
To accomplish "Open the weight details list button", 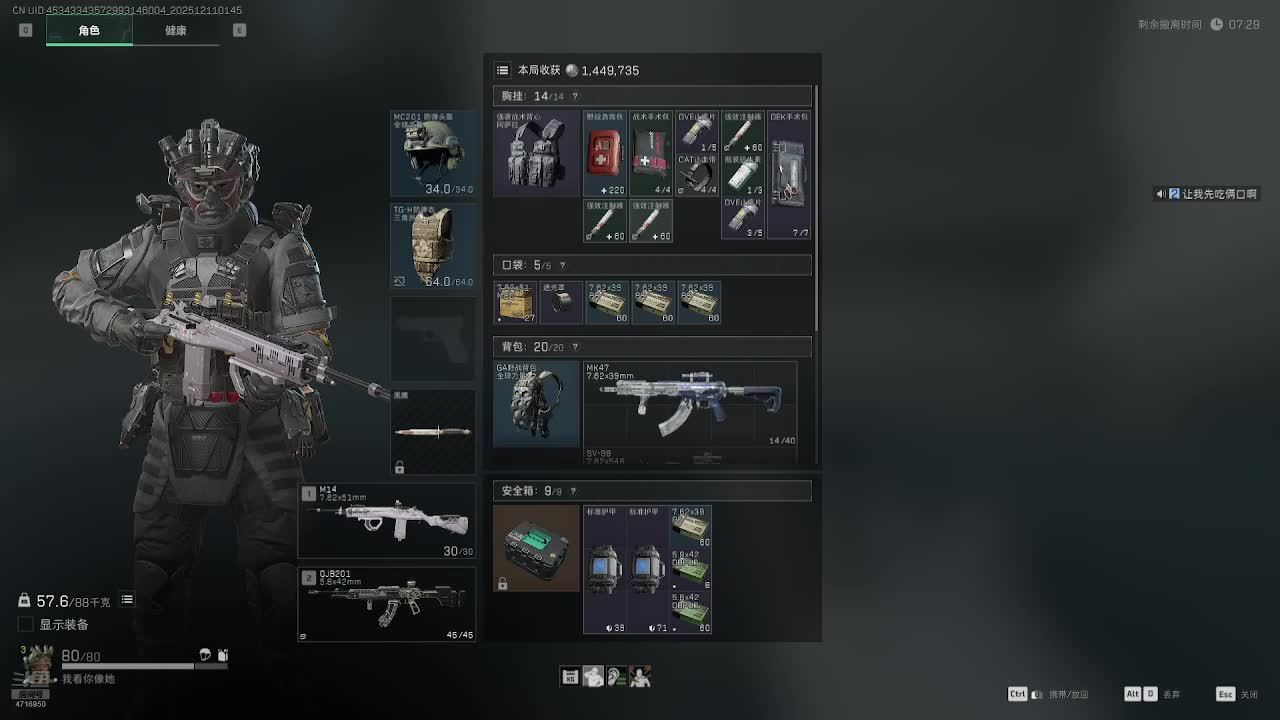I will pos(127,600).
